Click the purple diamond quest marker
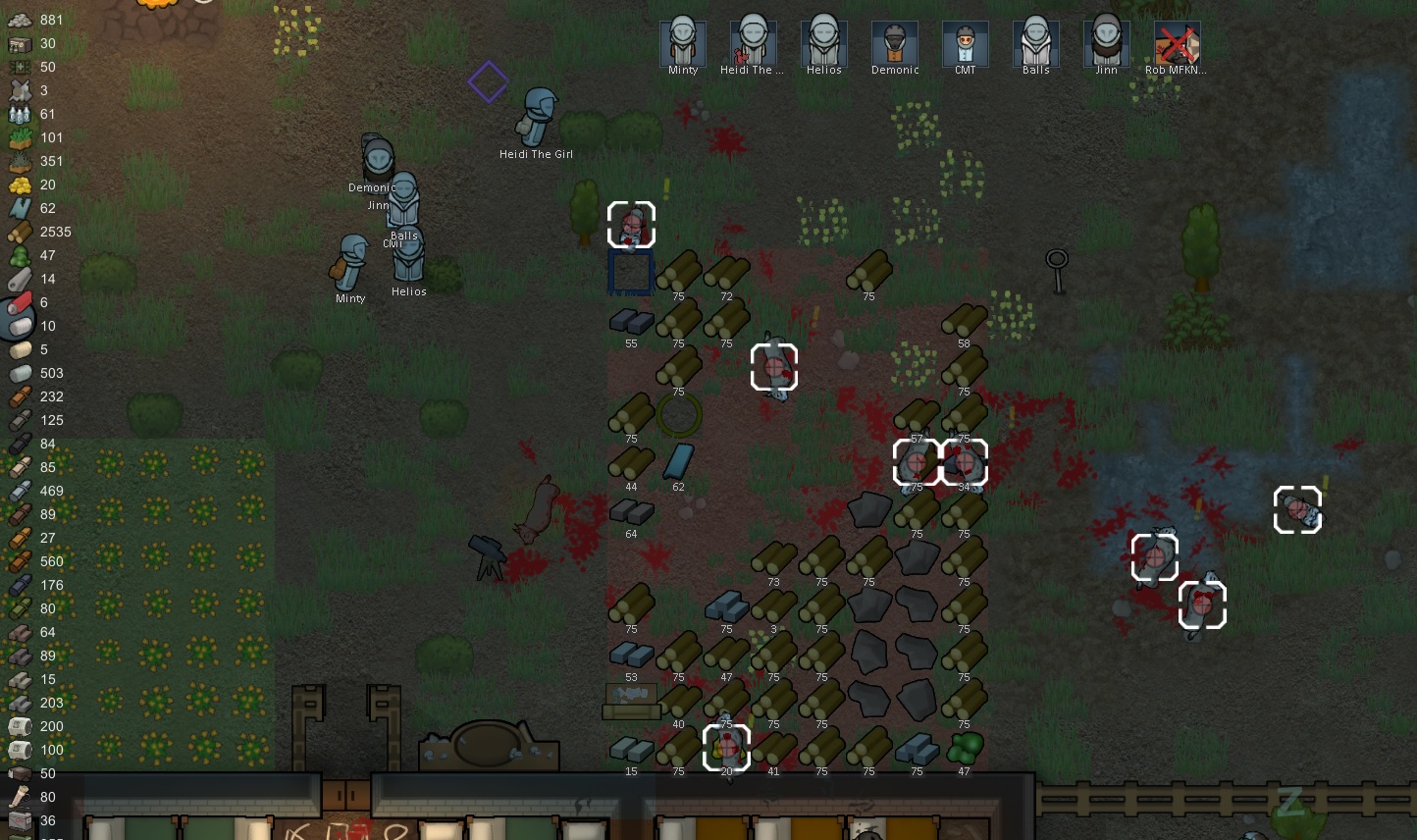Screen dimensions: 1417x840 [x=487, y=82]
